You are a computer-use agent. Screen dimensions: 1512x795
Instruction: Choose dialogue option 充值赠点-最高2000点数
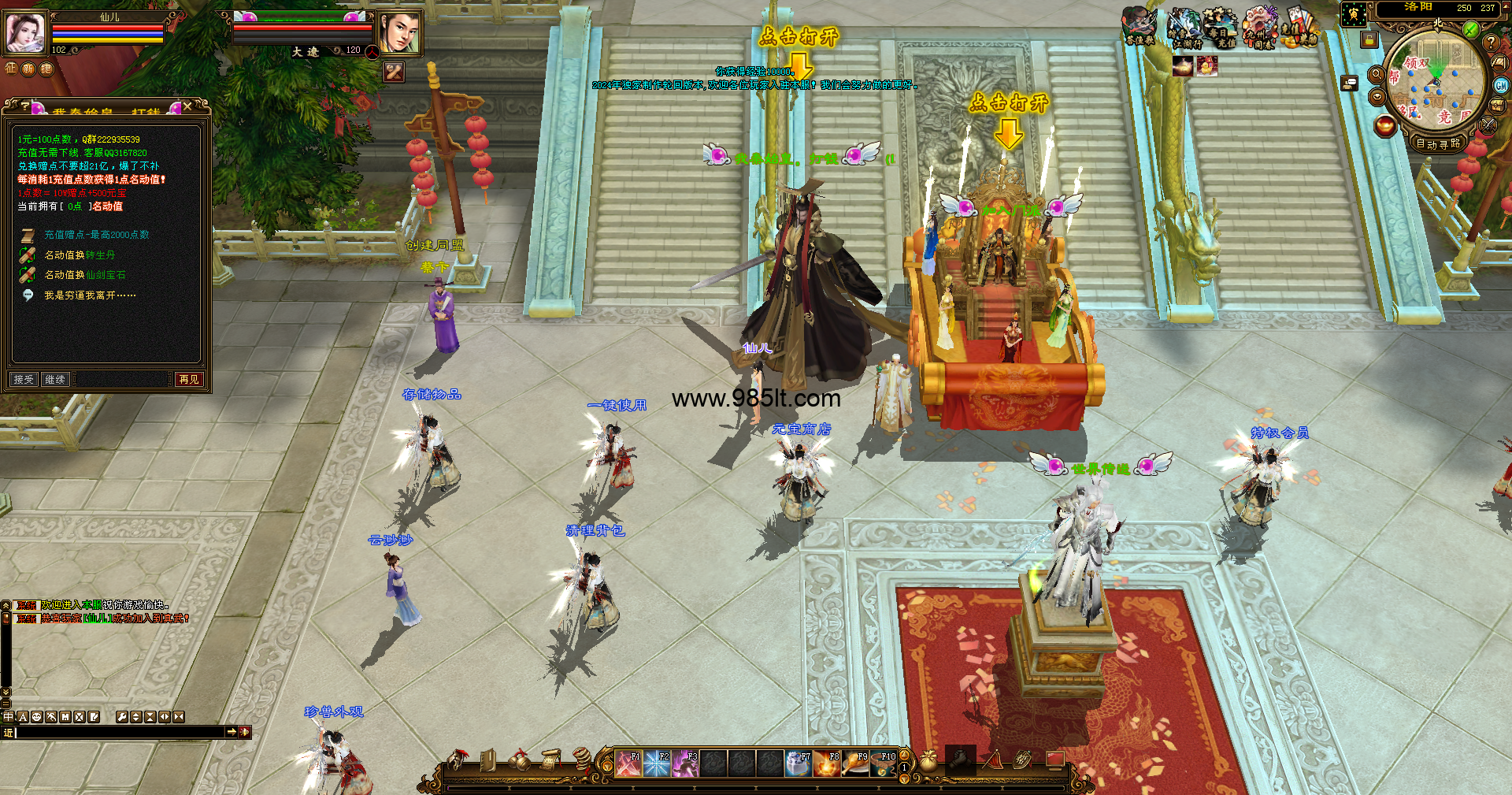coord(96,235)
